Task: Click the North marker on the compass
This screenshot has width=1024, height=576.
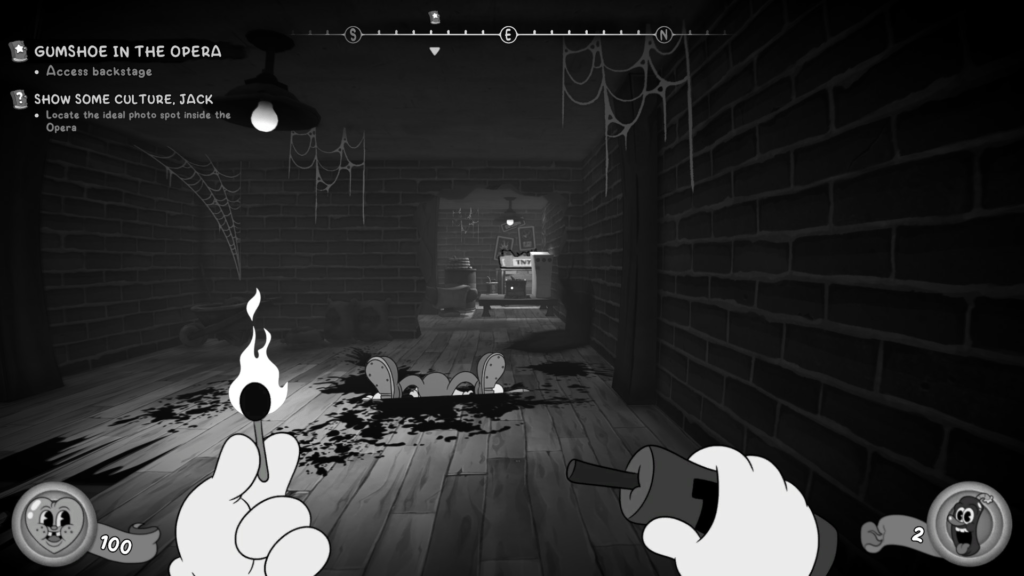Action: point(664,35)
